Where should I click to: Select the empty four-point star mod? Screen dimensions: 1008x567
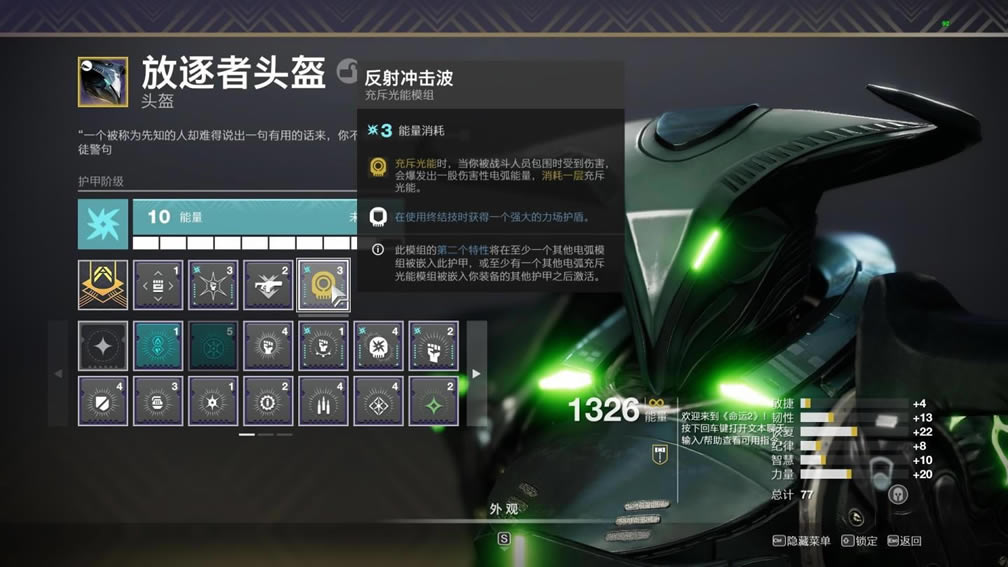103,346
